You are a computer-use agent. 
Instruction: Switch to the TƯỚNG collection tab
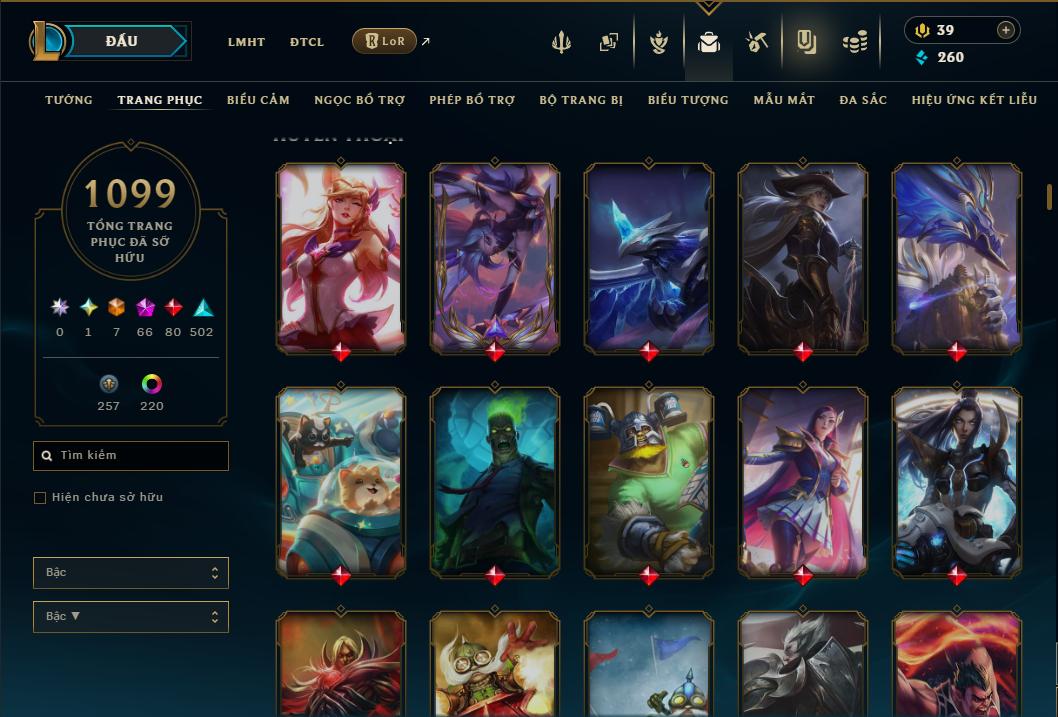[x=69, y=100]
